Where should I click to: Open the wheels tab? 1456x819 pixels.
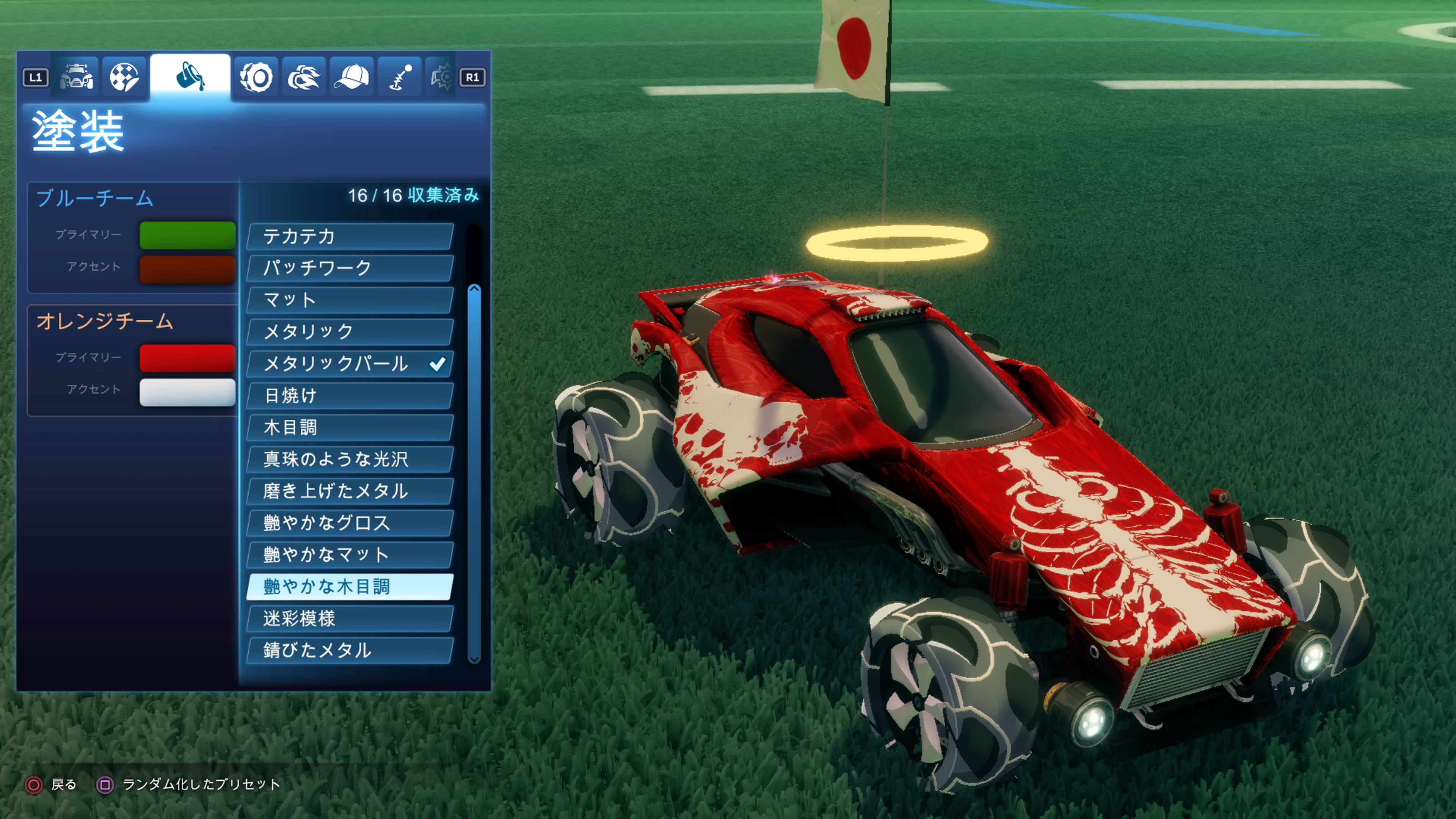pos(256,77)
